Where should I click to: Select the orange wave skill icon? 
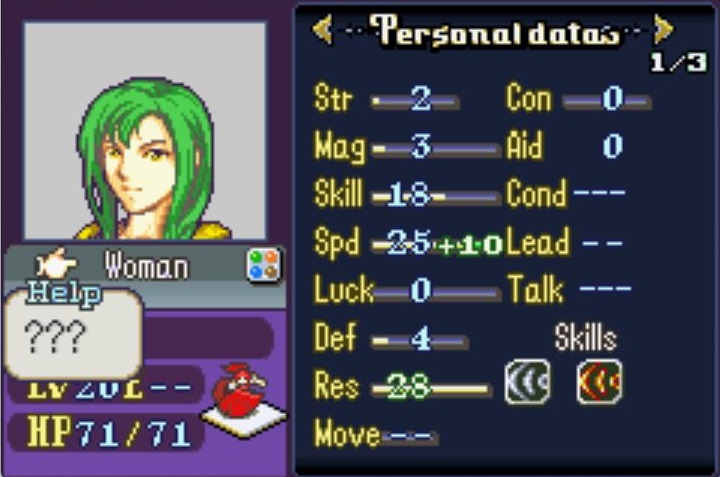(599, 382)
